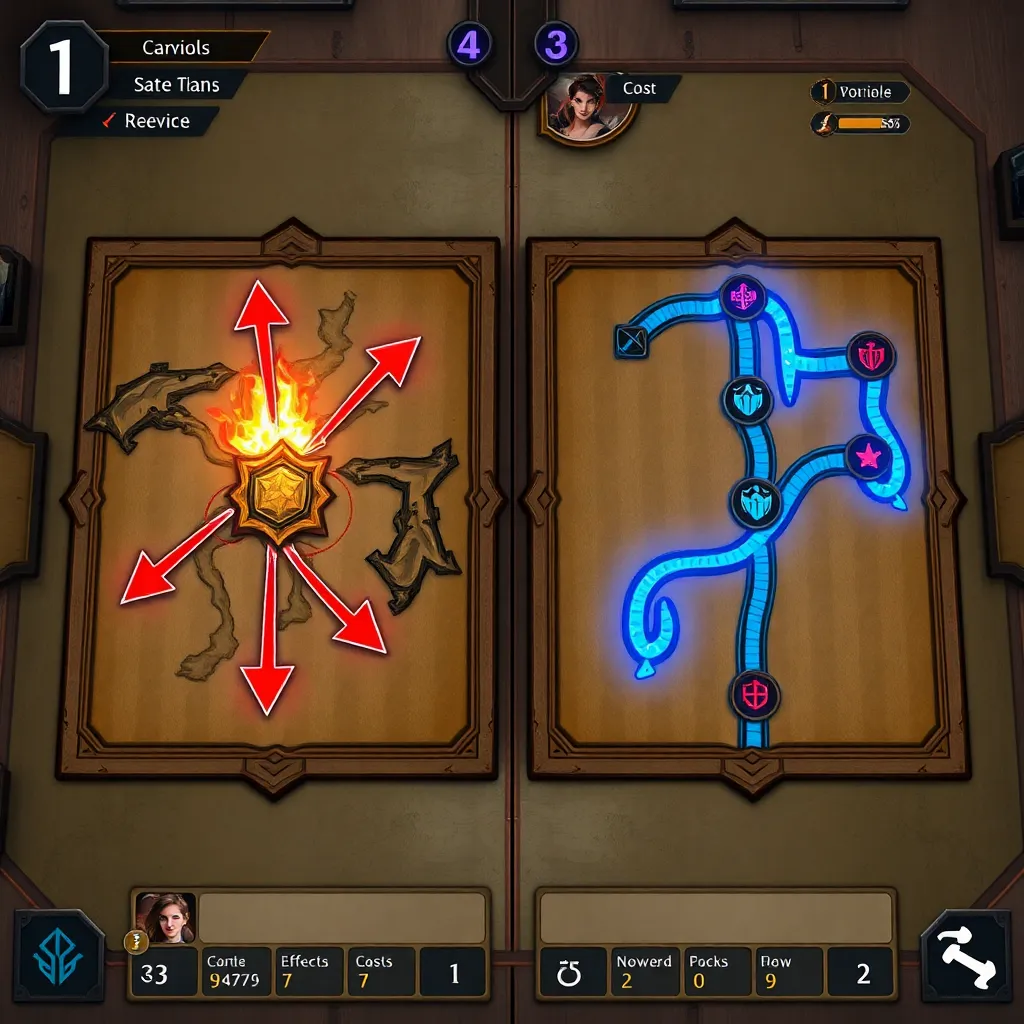The width and height of the screenshot is (1024, 1024).
Task: Click the purple number 3 badge
Action: click(x=556, y=45)
